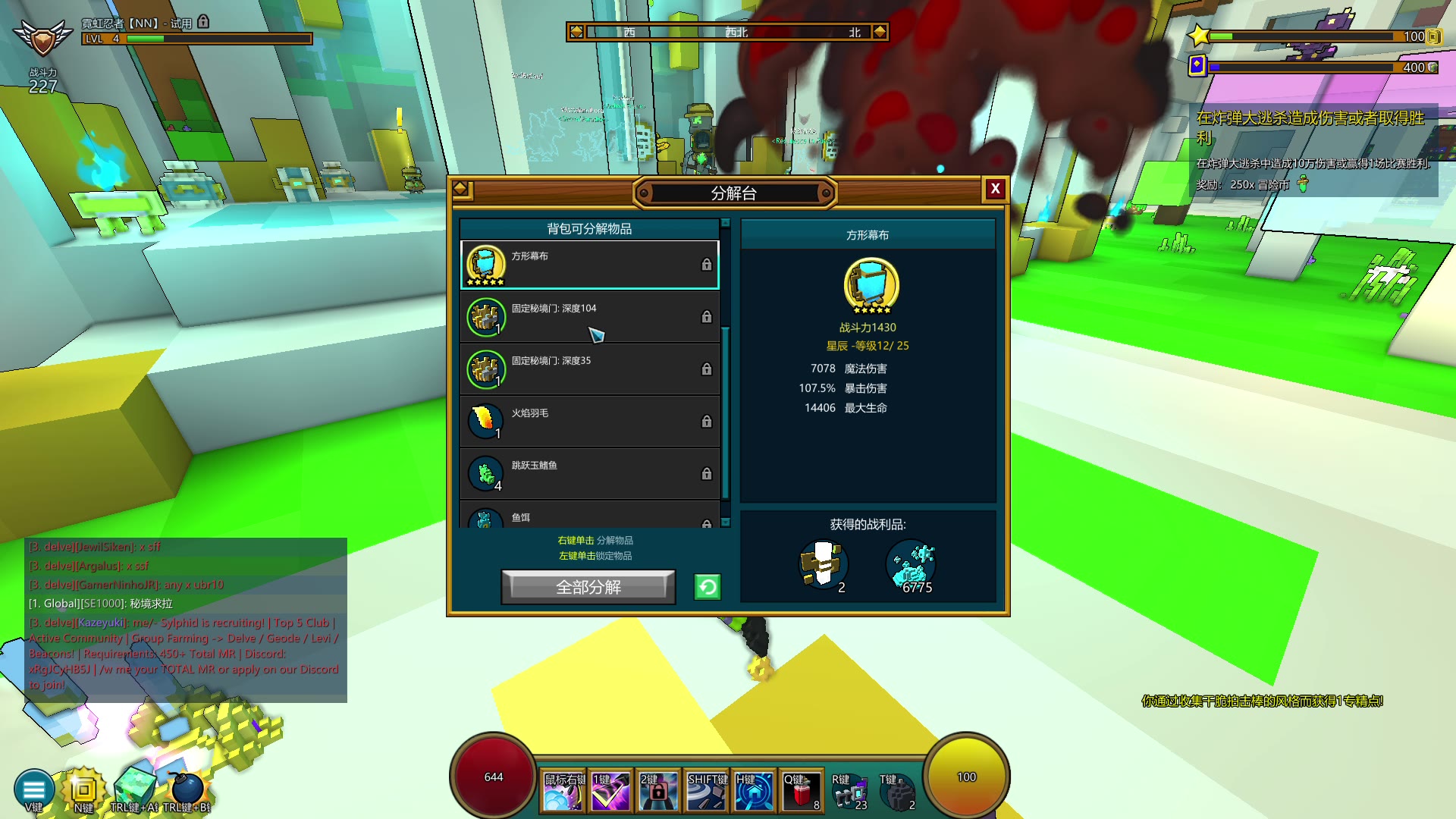Click the green refresh arrow button
Screen dimensions: 1456x819
pos(707,587)
